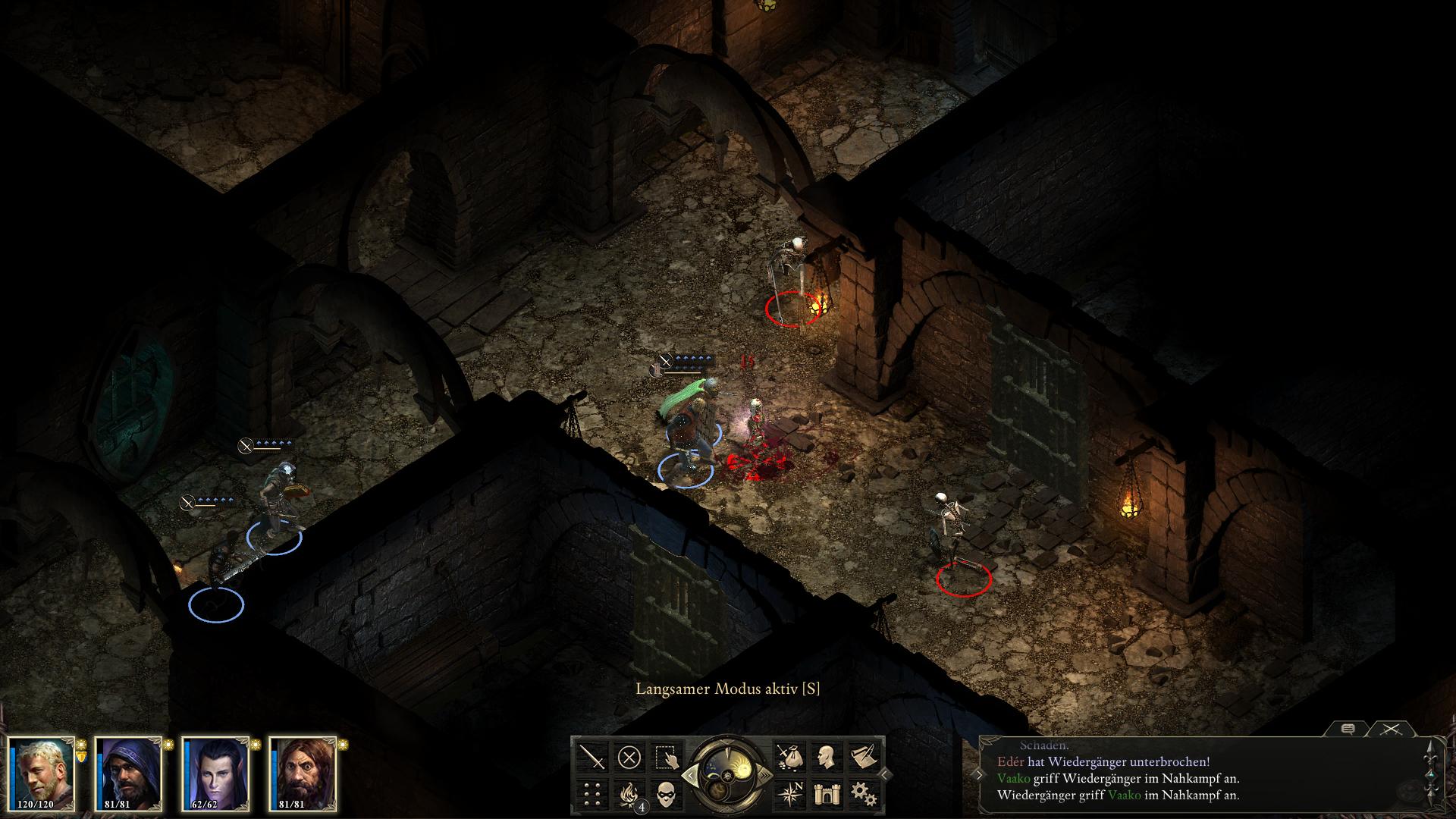
Task: Select the hooded bearded character portrait
Action: (x=128, y=773)
